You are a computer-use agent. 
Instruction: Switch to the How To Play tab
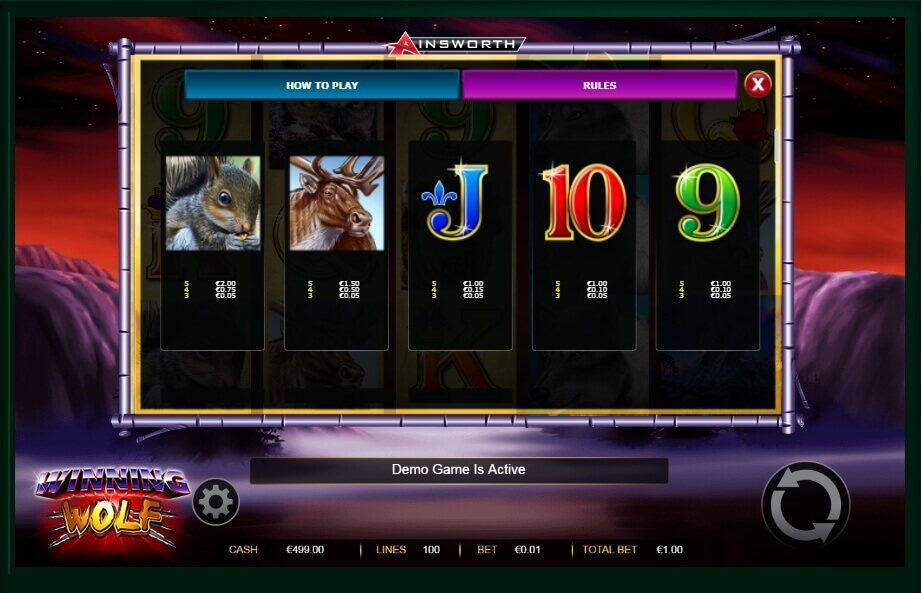pyautogui.click(x=322, y=85)
